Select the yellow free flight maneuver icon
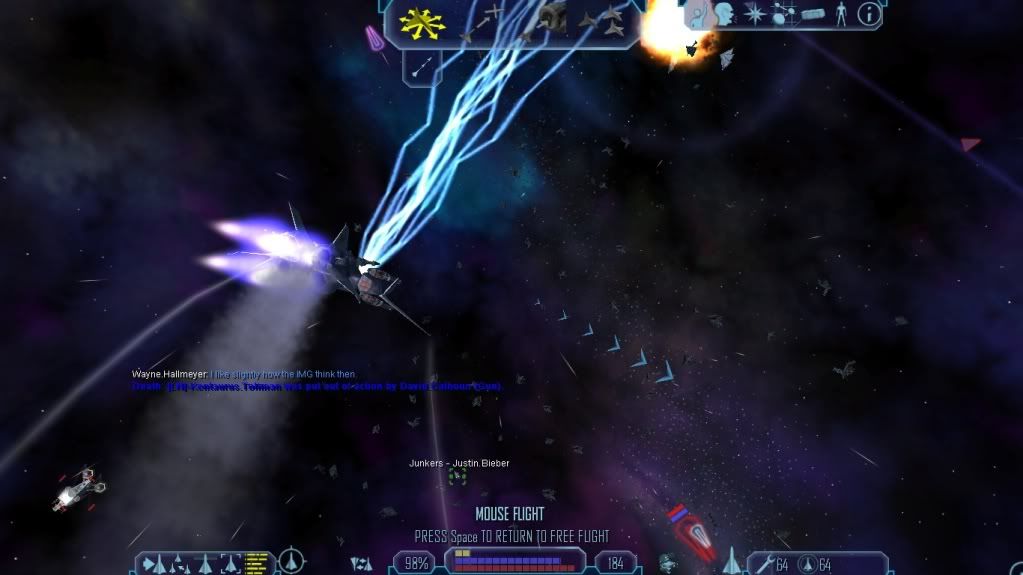This screenshot has width=1023, height=575. pyautogui.click(x=421, y=22)
